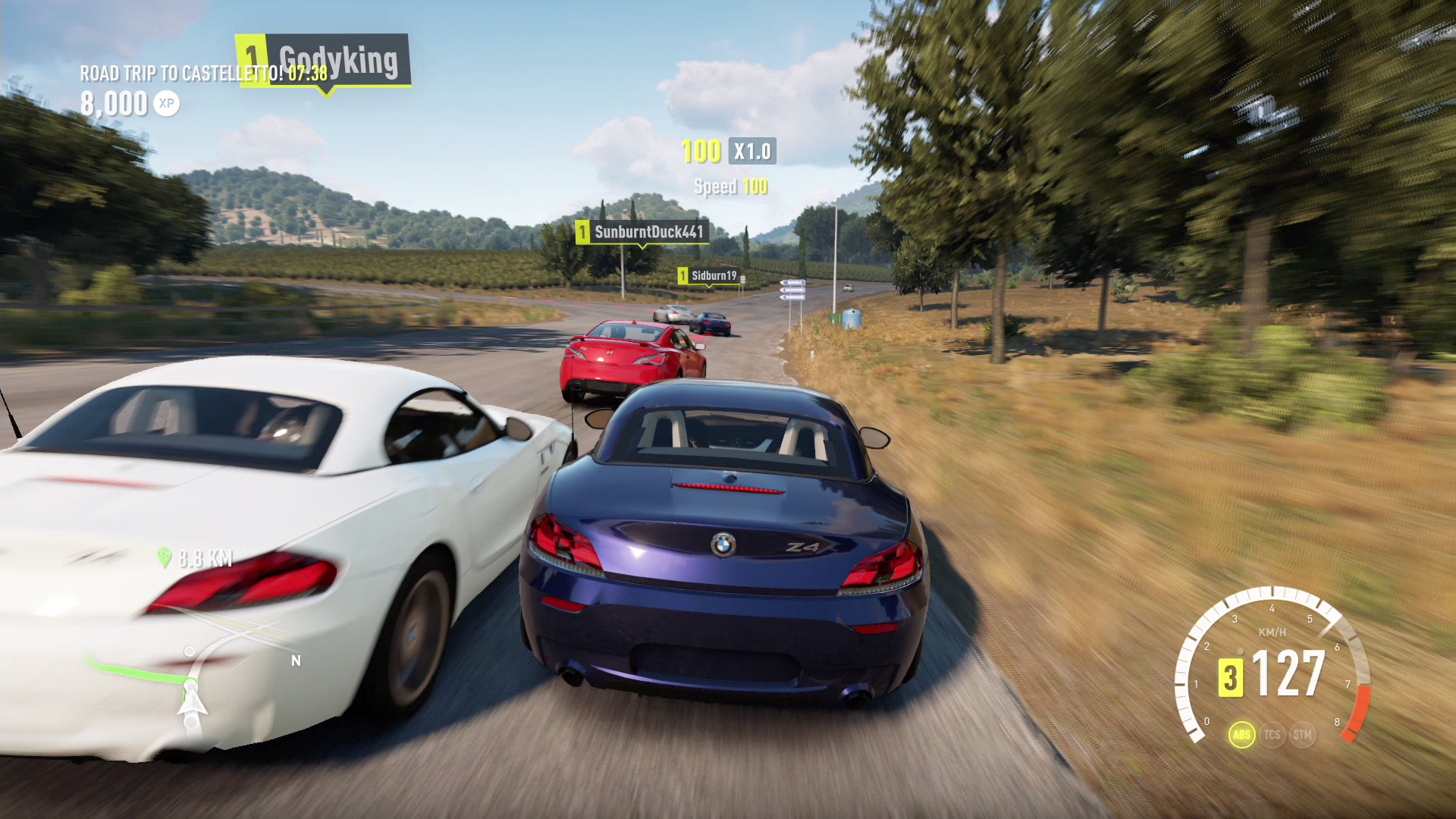The image size is (1456, 819).
Task: Expand SunburntDuck441's player nameplate
Action: pyautogui.click(x=641, y=233)
